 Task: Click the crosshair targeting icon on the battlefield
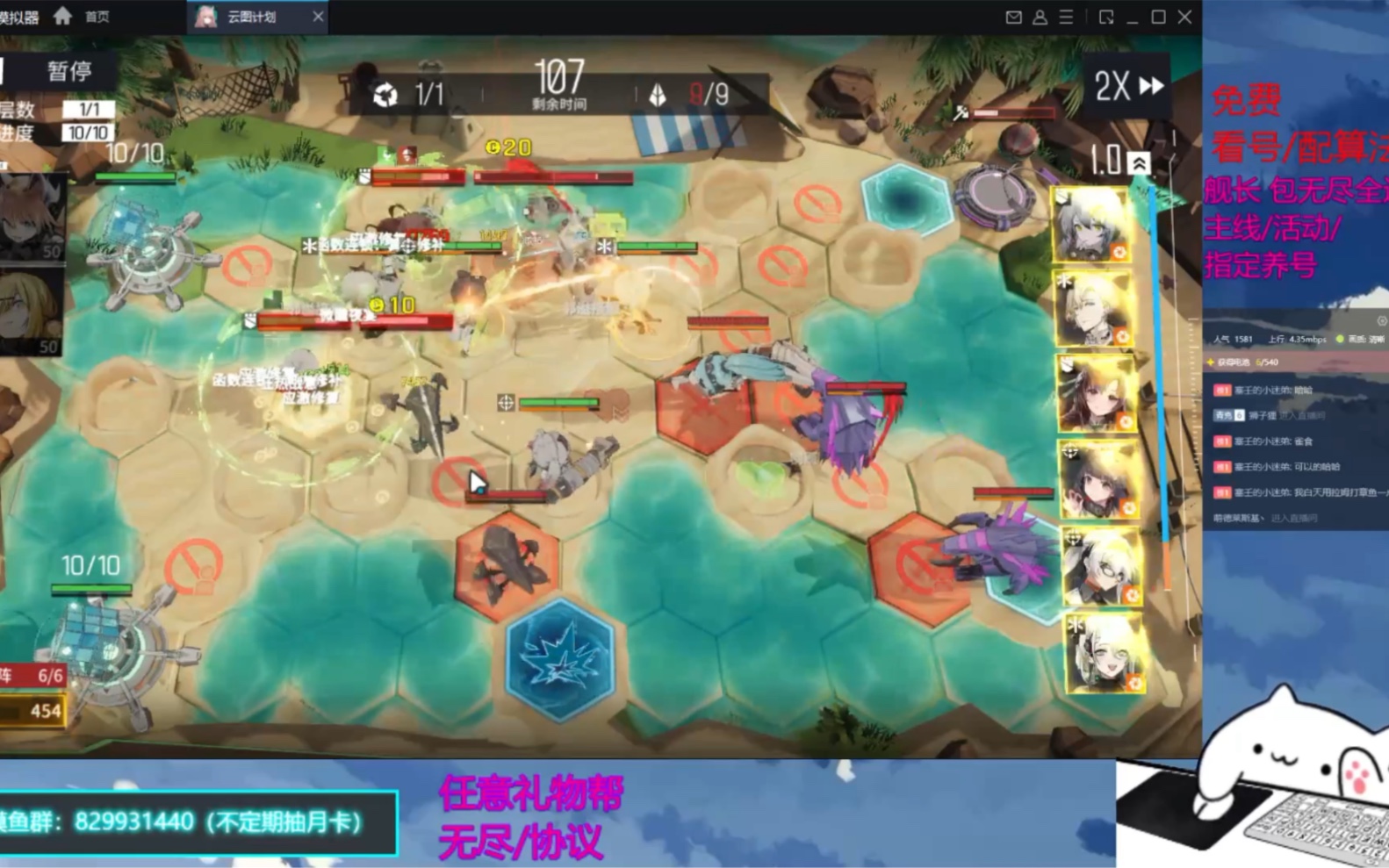(506, 403)
